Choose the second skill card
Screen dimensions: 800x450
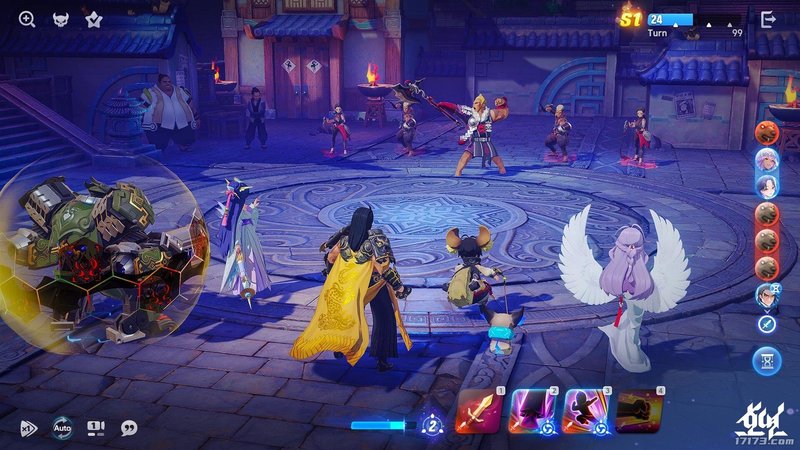tap(532, 411)
